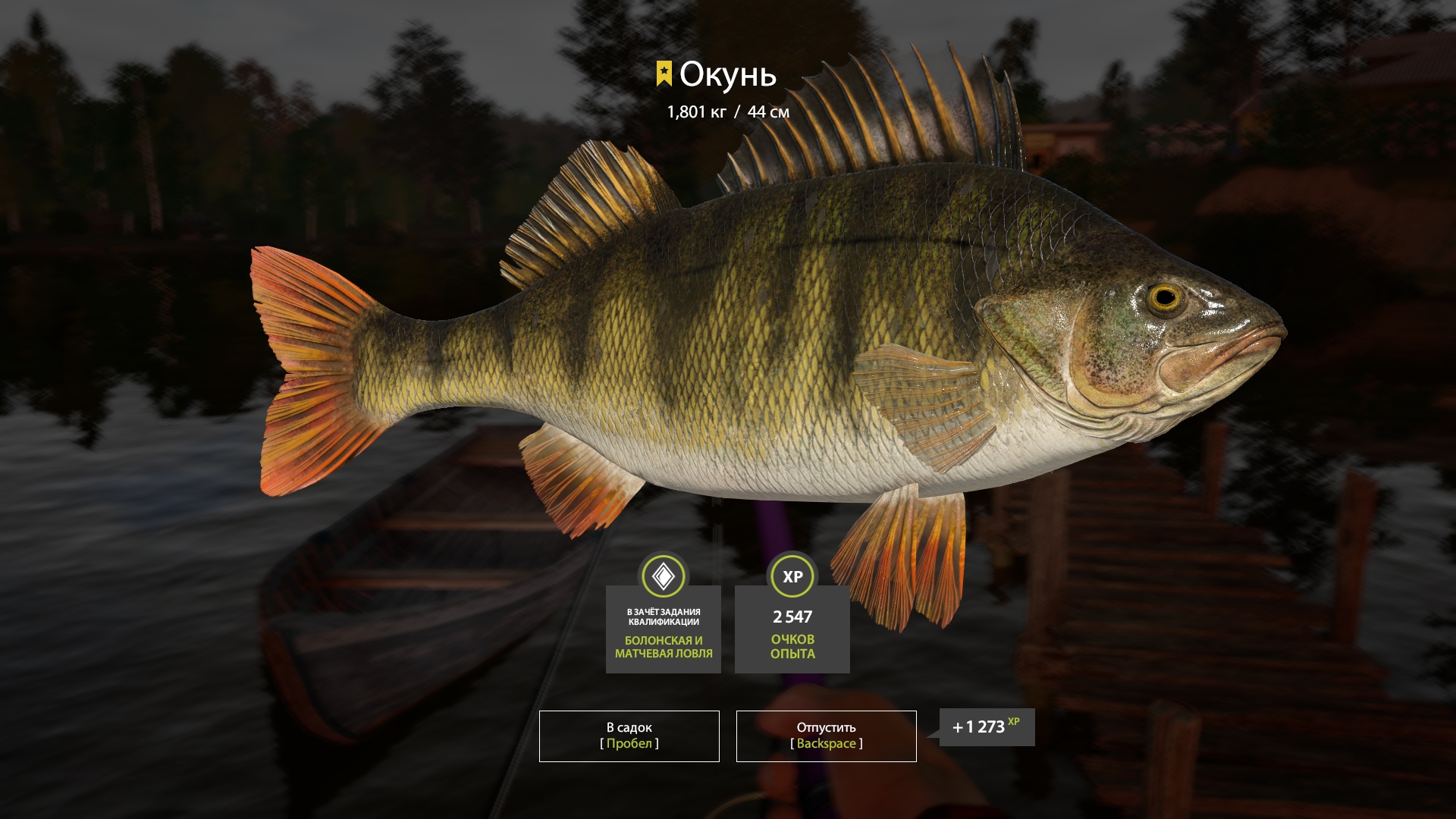This screenshot has width=1456, height=819.
Task: Release the fish with Отпустить button
Action: (826, 736)
